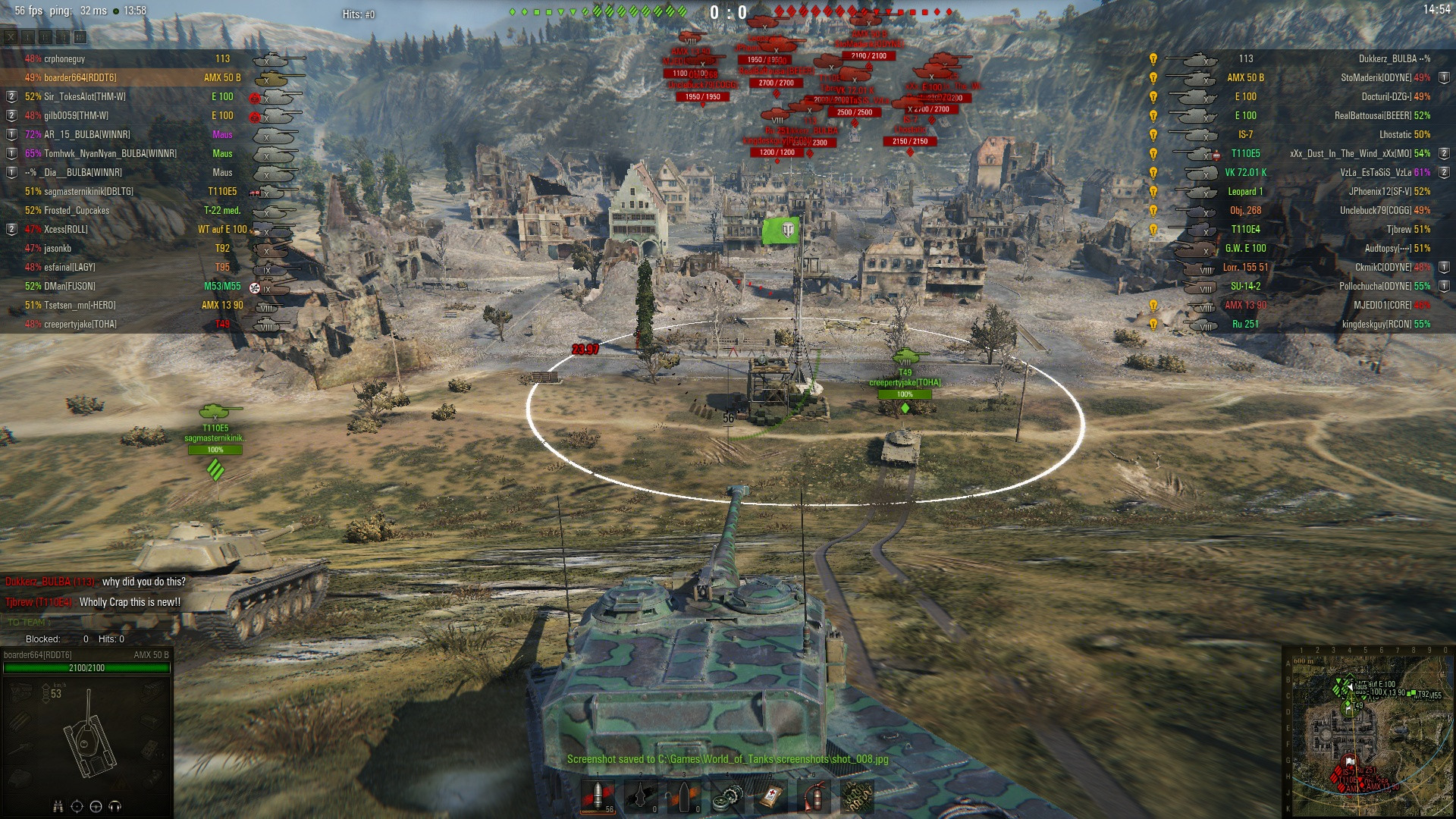Click the binoculars crew icon in damage panel
The image size is (1456, 819).
click(58, 806)
